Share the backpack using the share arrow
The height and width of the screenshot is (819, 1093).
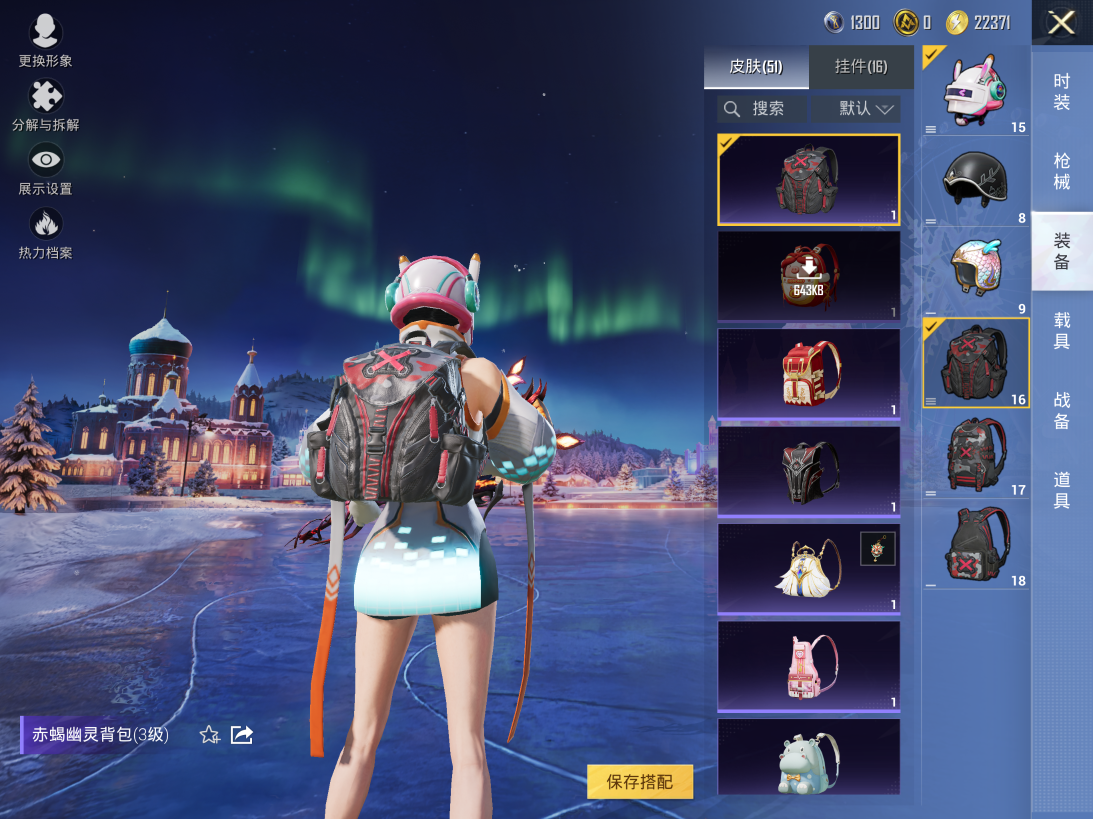click(242, 735)
